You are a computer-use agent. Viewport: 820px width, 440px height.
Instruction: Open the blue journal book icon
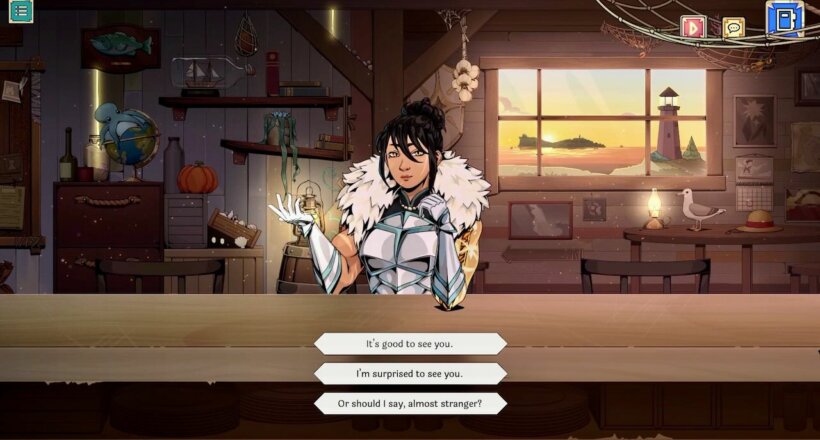point(784,19)
